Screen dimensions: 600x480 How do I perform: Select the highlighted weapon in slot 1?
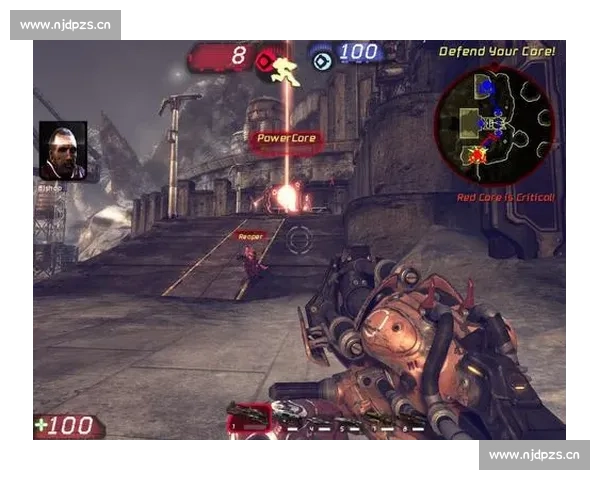click(246, 416)
